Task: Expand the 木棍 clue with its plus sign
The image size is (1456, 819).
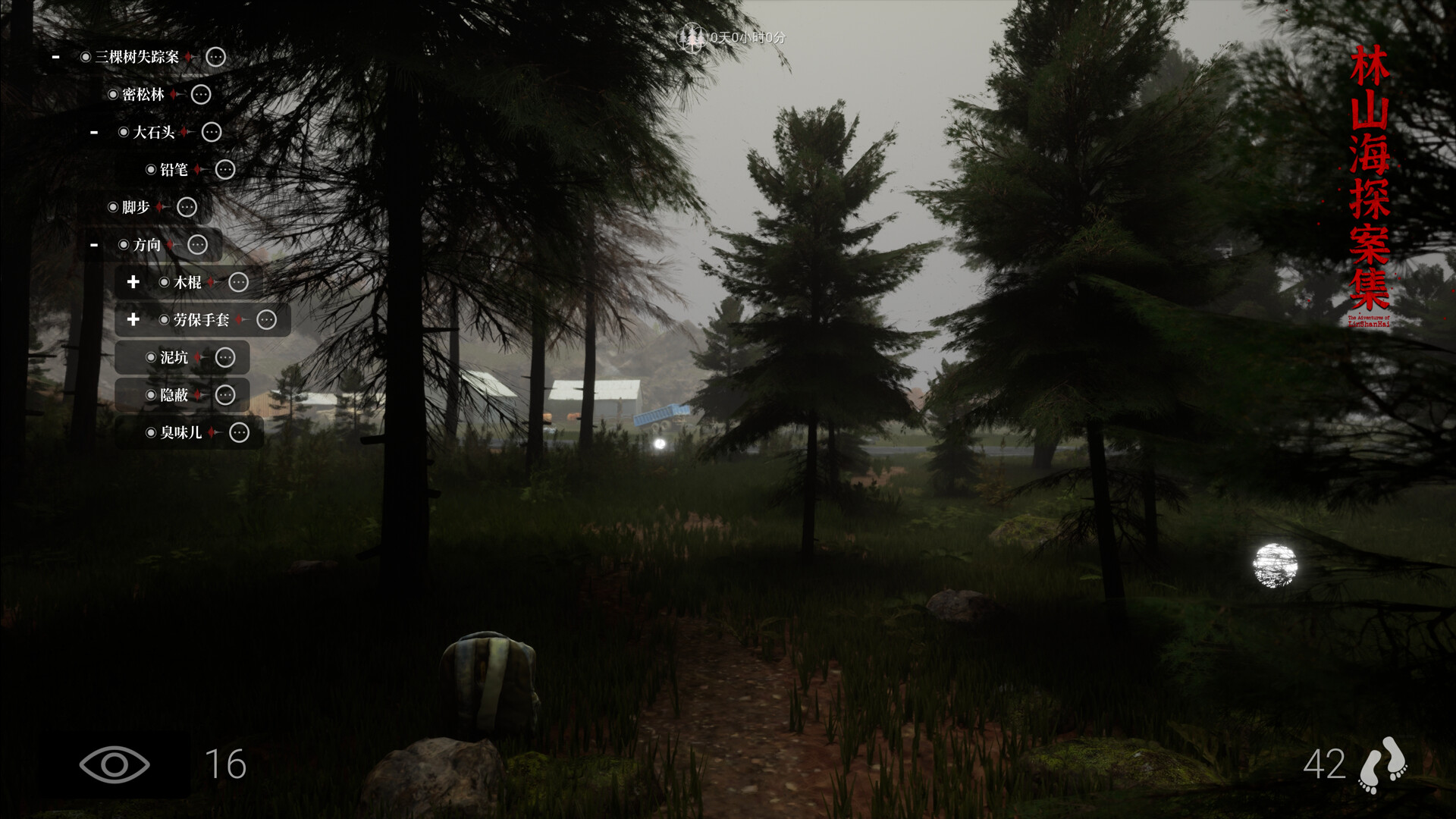Action: point(133,282)
